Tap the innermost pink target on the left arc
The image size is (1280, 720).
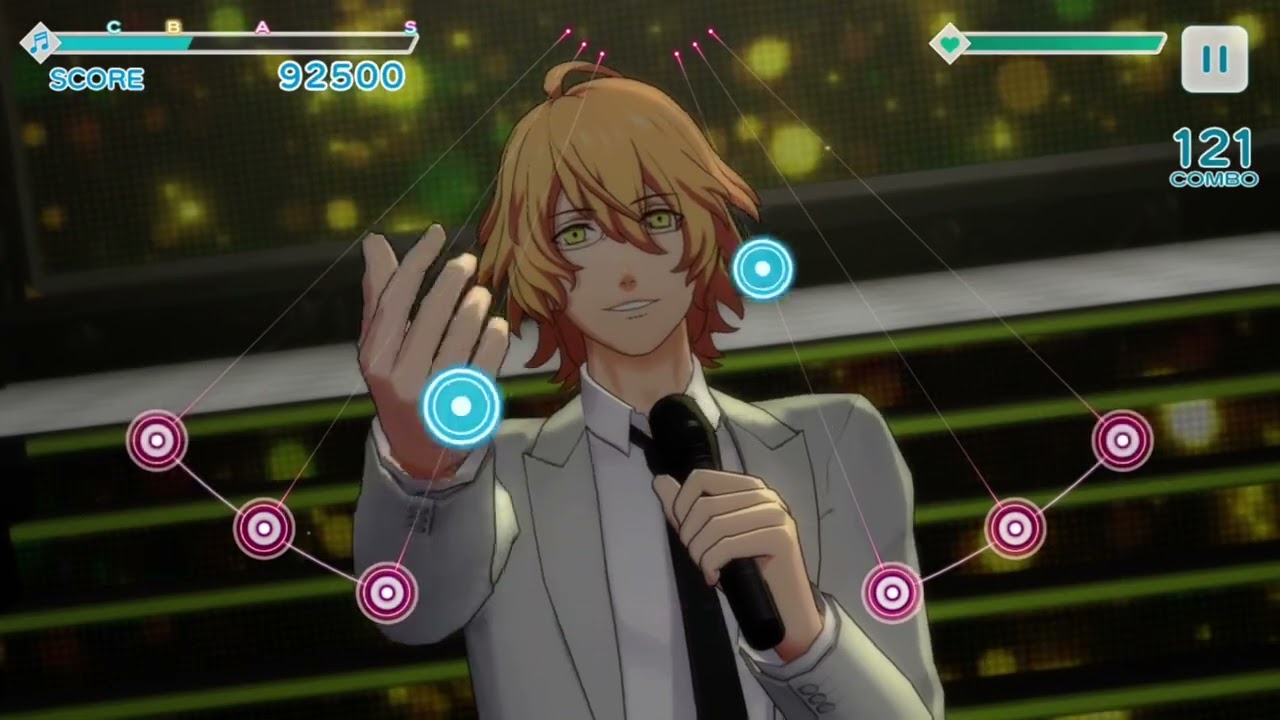(x=387, y=592)
